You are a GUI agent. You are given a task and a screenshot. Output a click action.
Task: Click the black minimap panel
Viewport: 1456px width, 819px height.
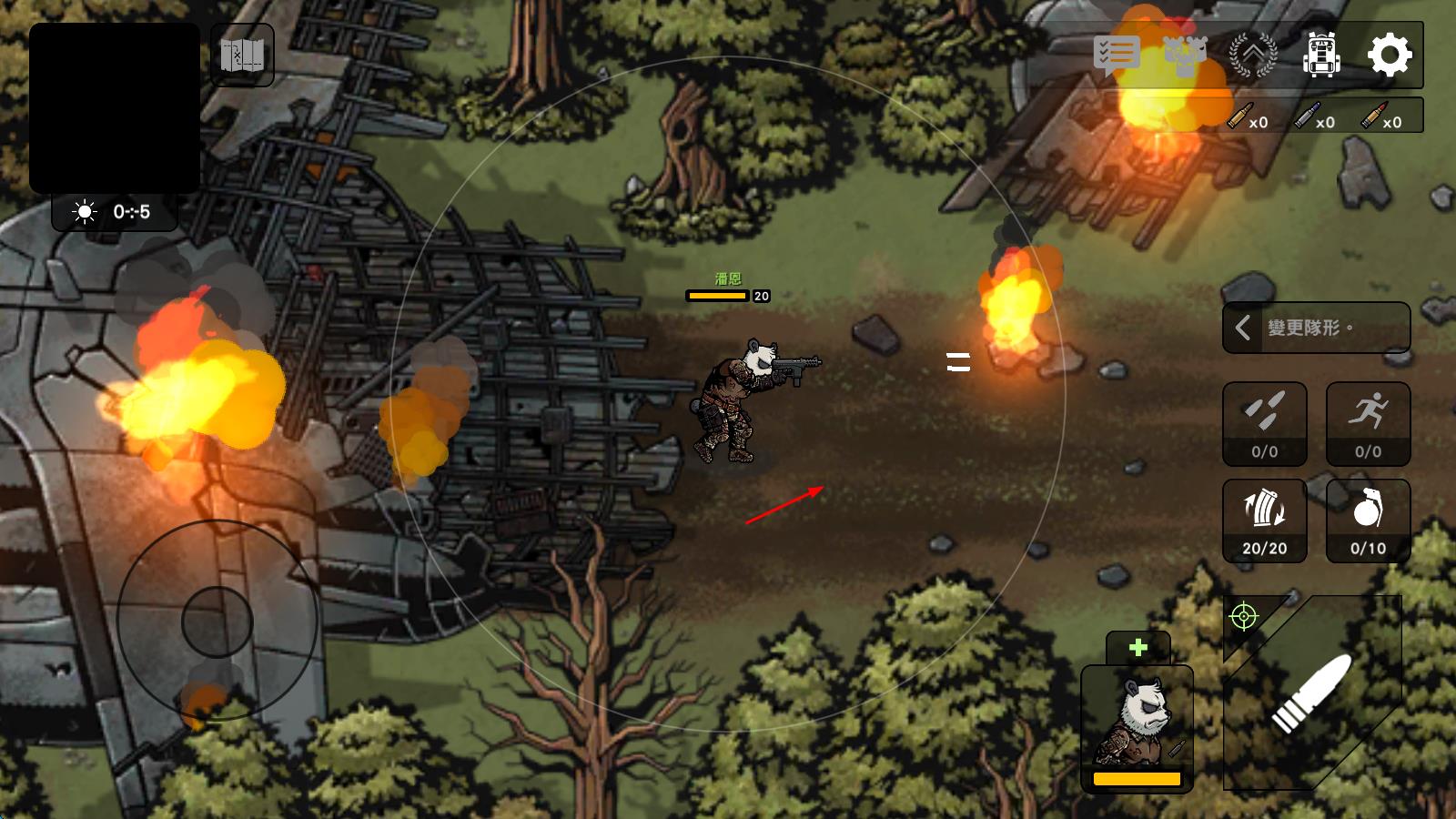click(115, 107)
